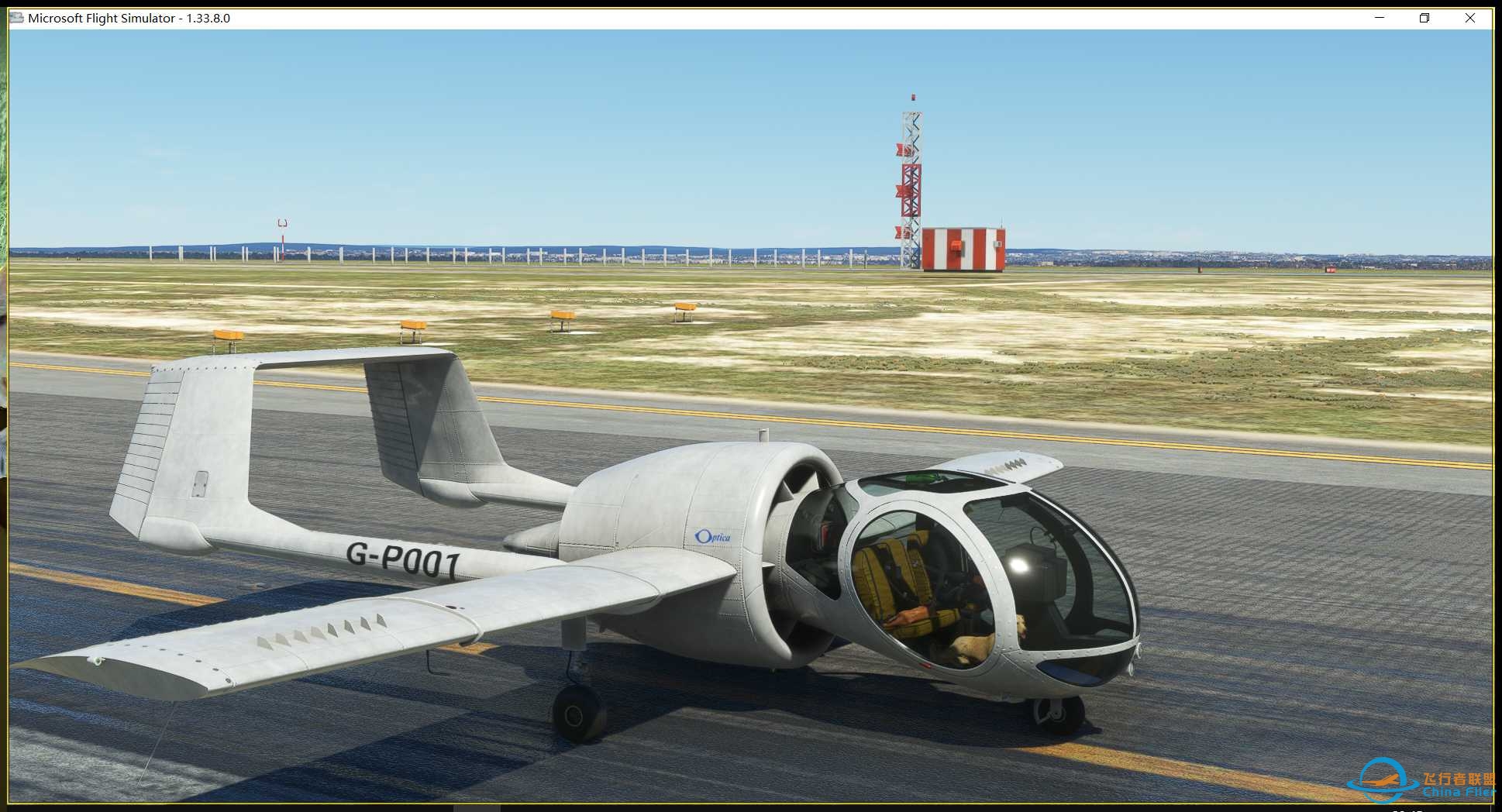Click the Microsoft Flight Simulator title bar icon
Viewport: 1502px width, 812px height.
(x=15, y=17)
